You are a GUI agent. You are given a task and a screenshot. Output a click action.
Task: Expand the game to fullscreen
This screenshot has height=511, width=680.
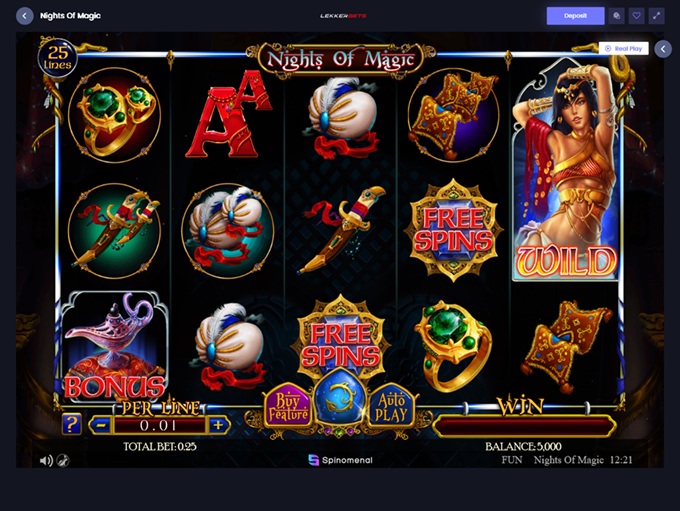pos(657,16)
